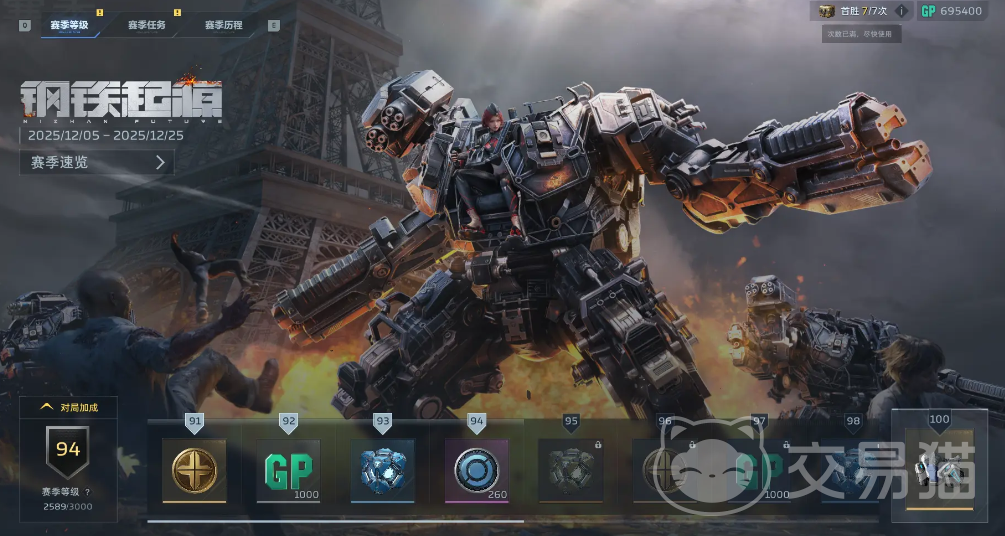Viewport: 1005px width, 536px height.
Task: Click the info icon beside 首胜 7/7次
Action: pyautogui.click(x=902, y=11)
